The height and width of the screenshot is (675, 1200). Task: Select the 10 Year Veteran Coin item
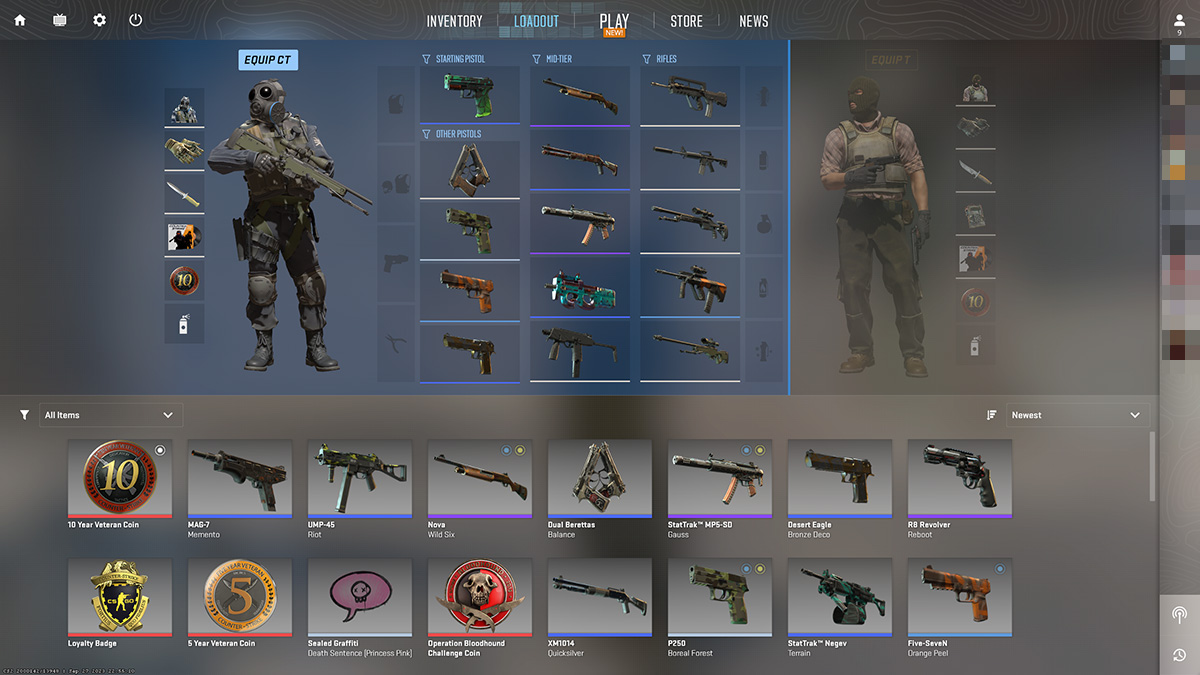pyautogui.click(x=120, y=479)
